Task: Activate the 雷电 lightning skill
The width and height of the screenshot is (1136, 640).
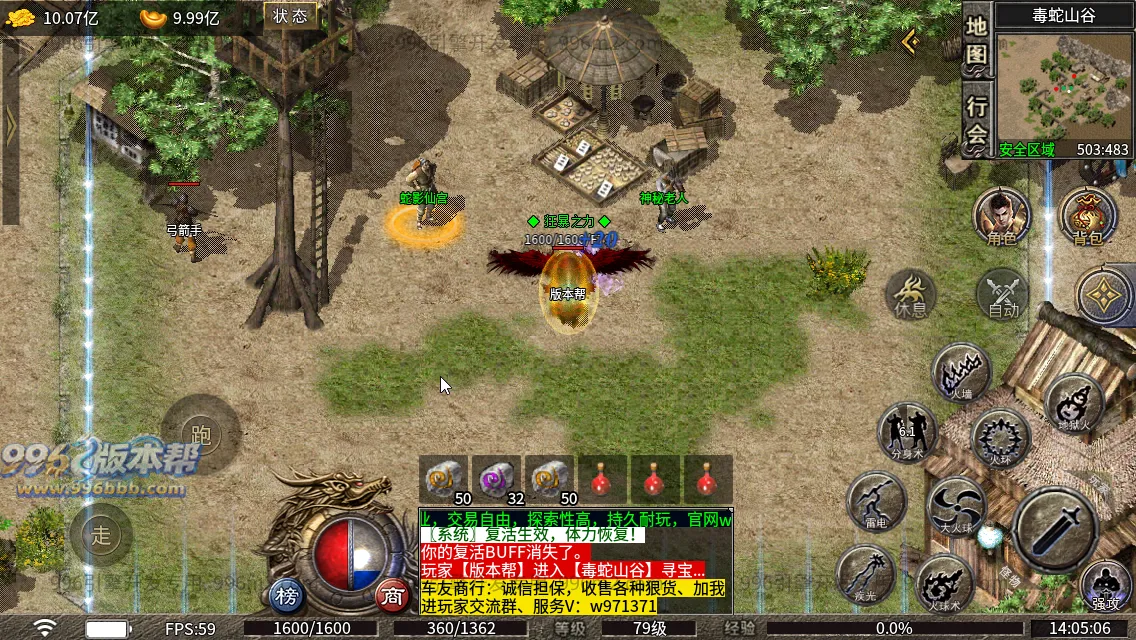Action: tap(876, 500)
